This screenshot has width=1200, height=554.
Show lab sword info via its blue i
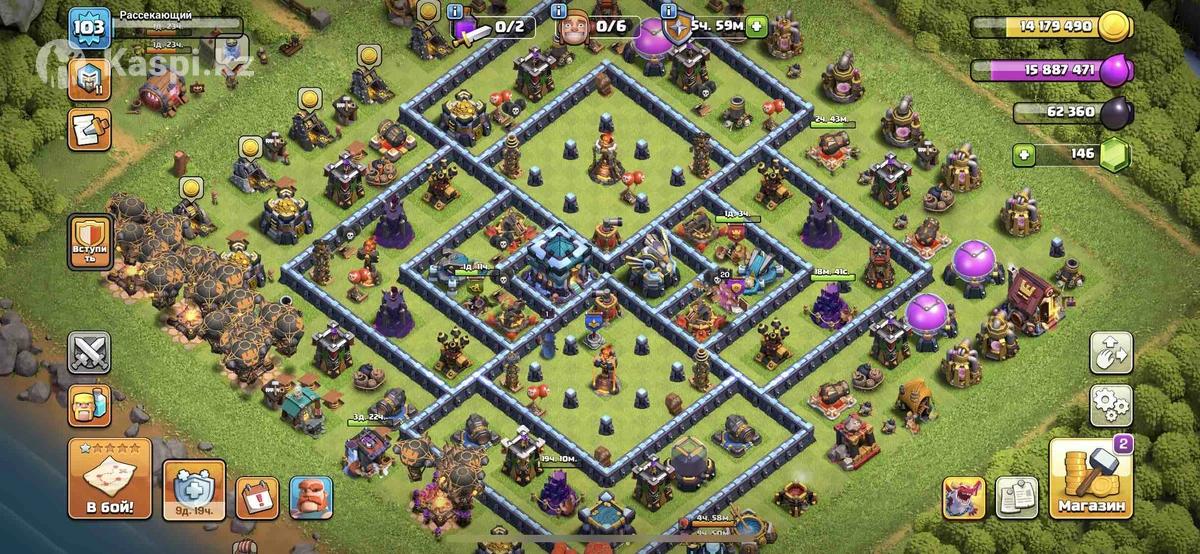coord(456,11)
